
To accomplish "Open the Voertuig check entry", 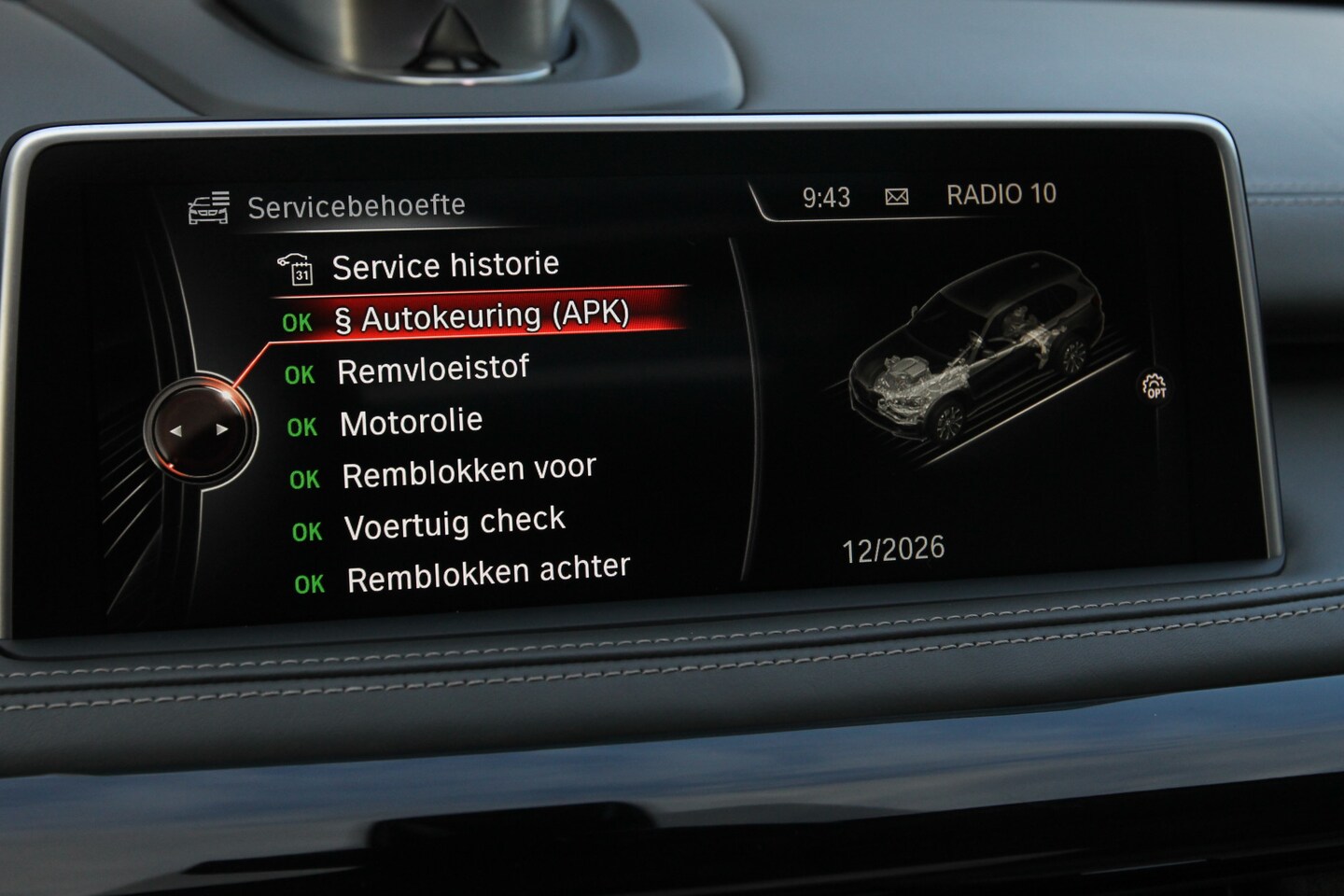I will (455, 525).
